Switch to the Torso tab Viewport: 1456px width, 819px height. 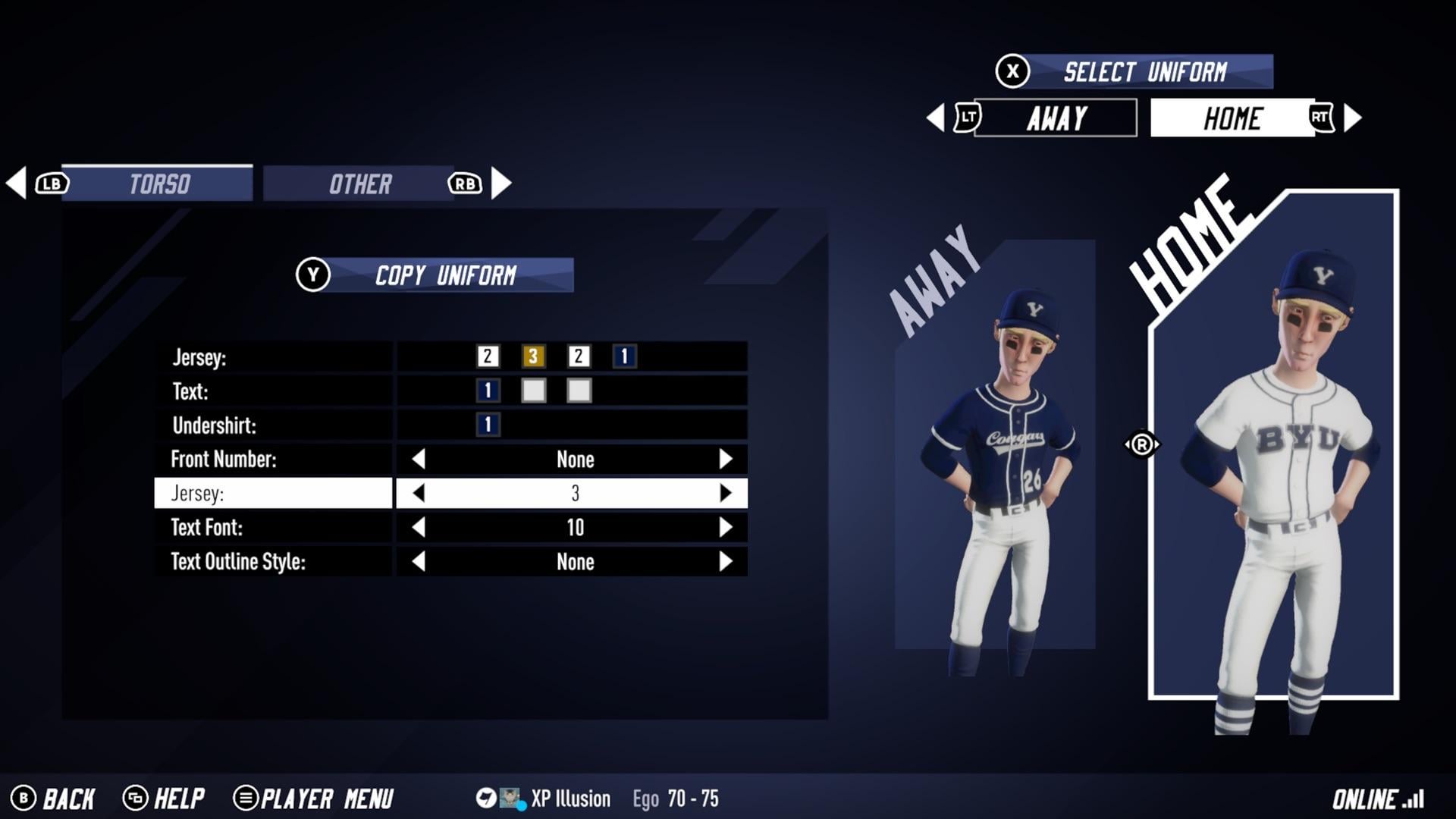(158, 184)
